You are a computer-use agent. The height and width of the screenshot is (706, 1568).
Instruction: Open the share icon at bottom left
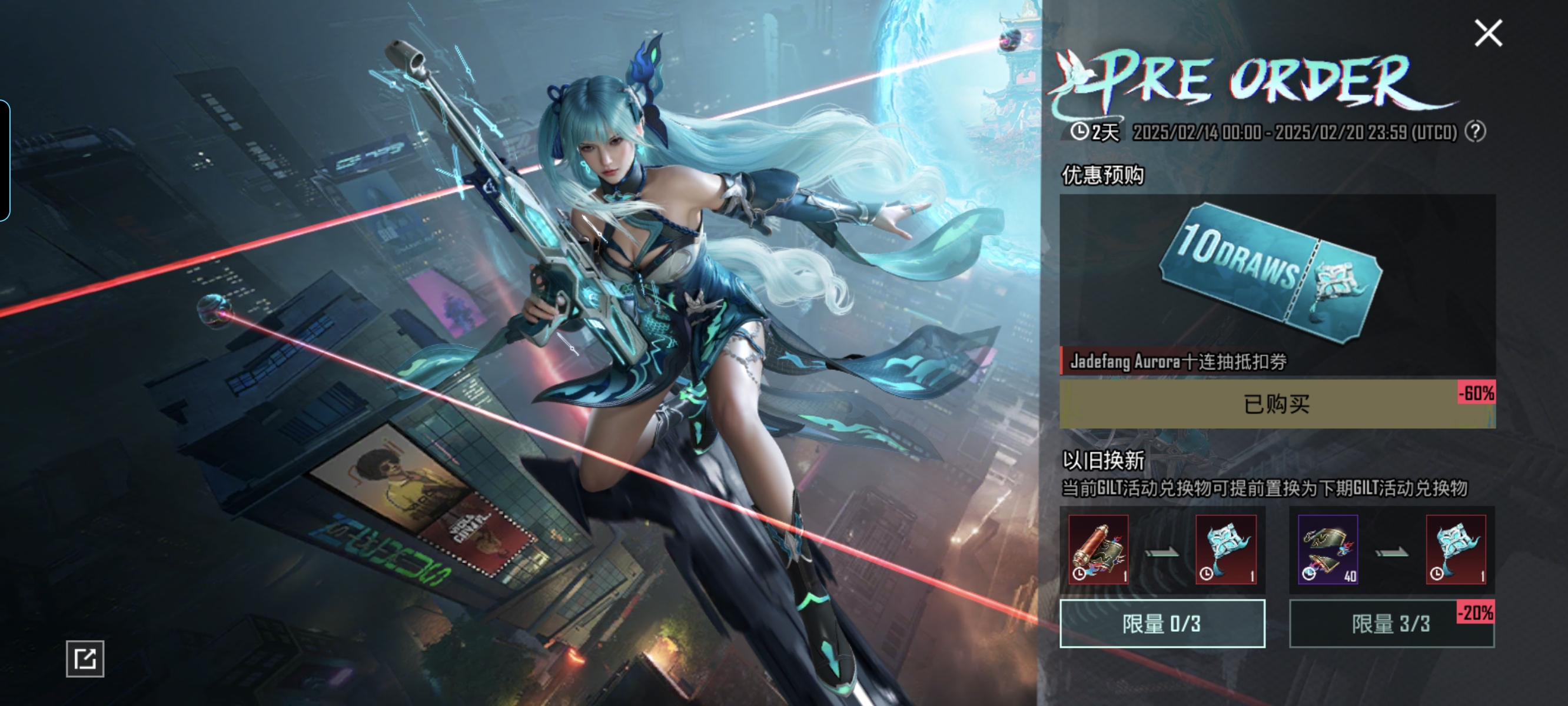point(85,658)
